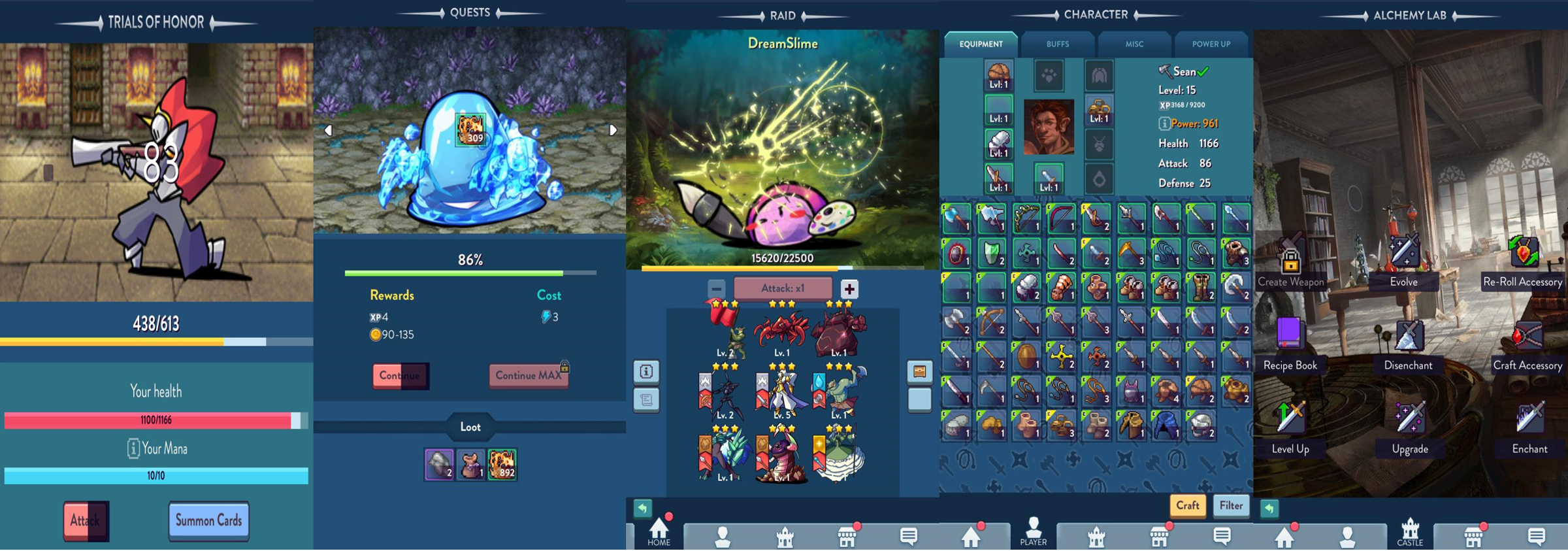
Task: Launch the raid with Attack: x1
Action: pyautogui.click(x=783, y=288)
